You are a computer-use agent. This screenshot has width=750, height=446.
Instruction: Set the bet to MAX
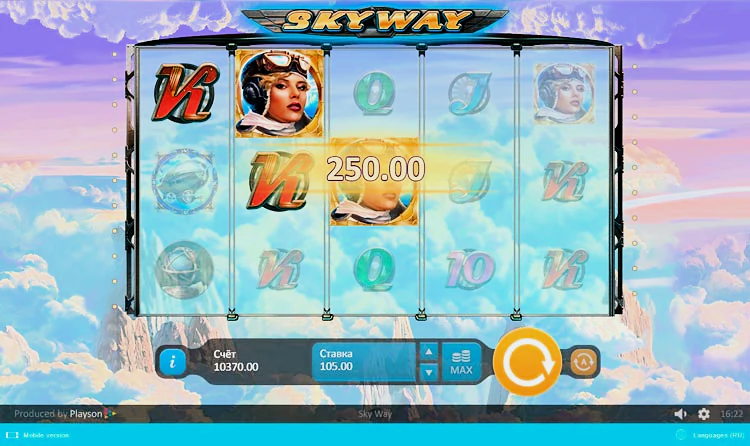tap(461, 361)
